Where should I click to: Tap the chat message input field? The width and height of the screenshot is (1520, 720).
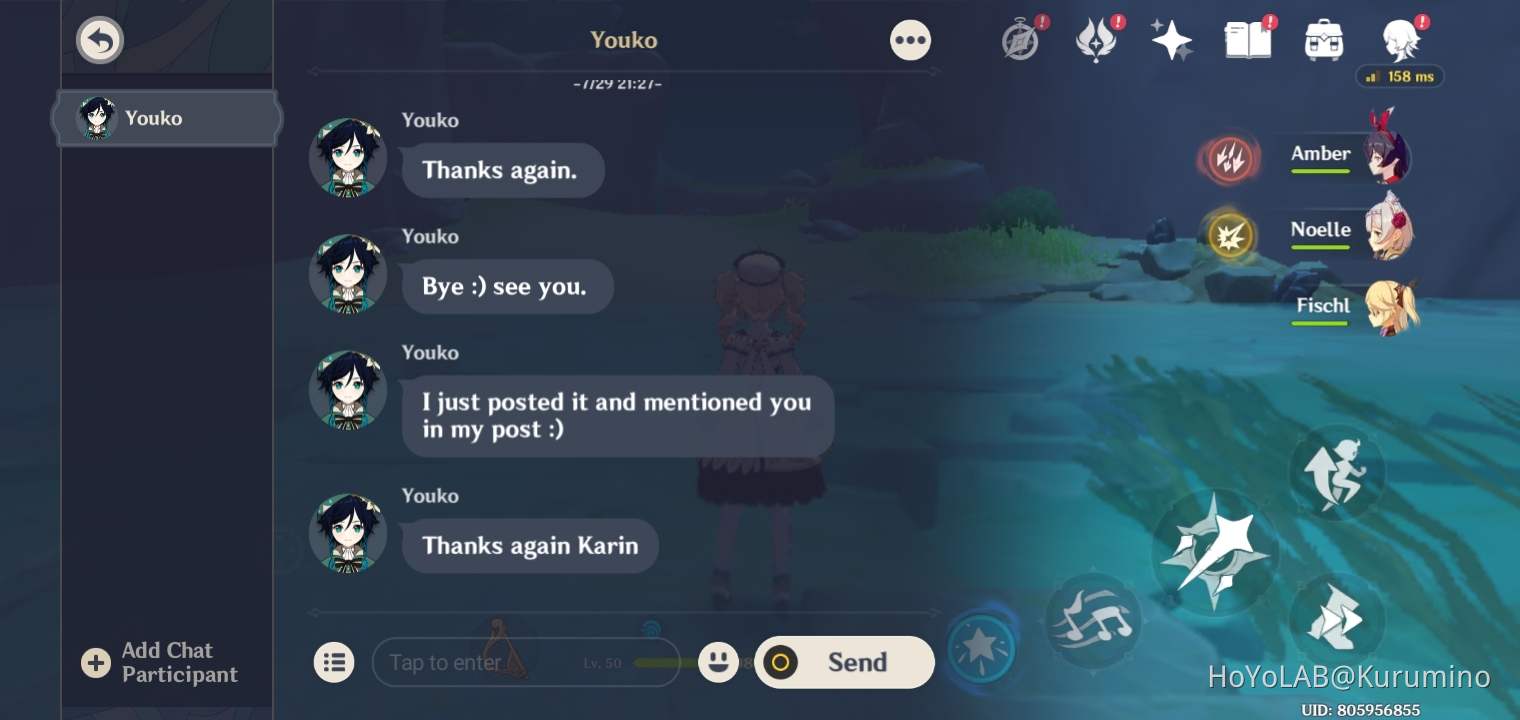[x=520, y=662]
